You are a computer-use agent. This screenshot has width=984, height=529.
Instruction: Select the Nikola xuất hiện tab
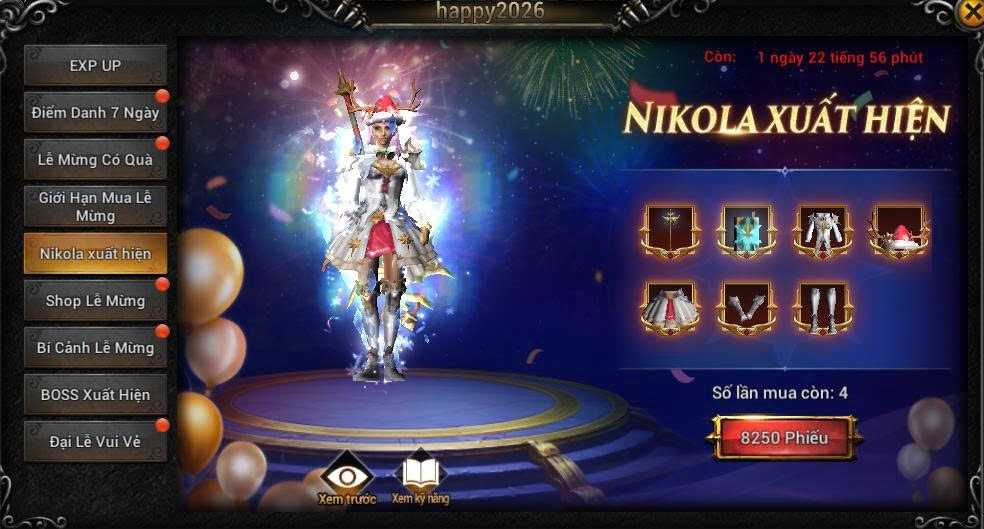95,254
